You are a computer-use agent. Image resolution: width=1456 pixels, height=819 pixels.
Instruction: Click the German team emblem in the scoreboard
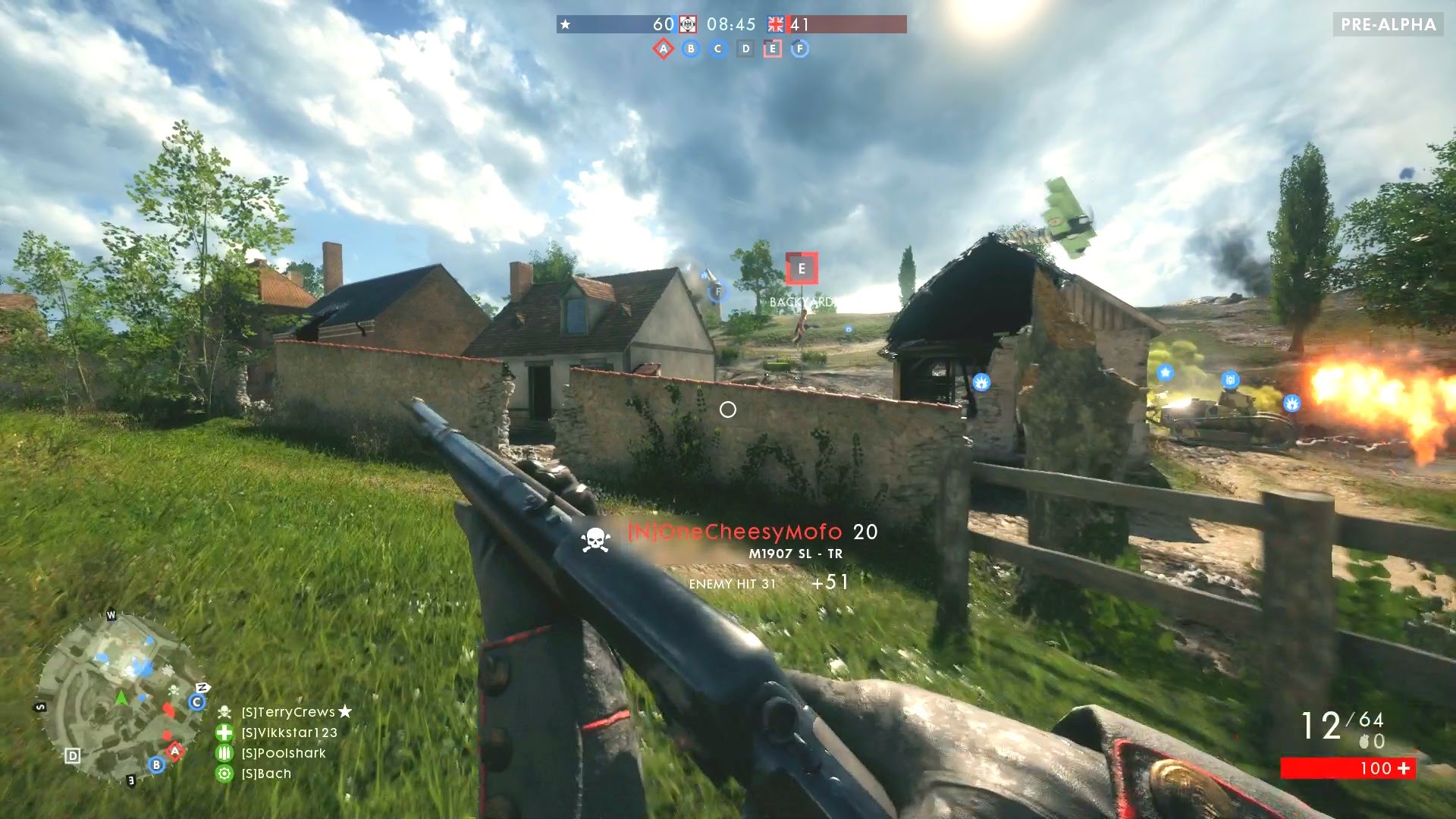(x=688, y=24)
